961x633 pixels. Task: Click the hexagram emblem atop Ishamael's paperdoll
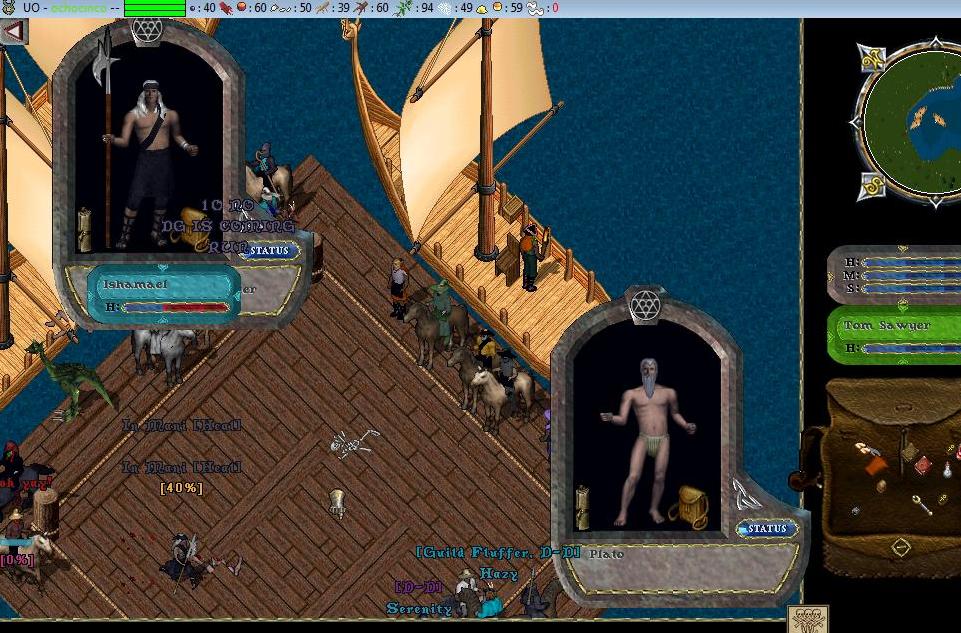point(146,29)
